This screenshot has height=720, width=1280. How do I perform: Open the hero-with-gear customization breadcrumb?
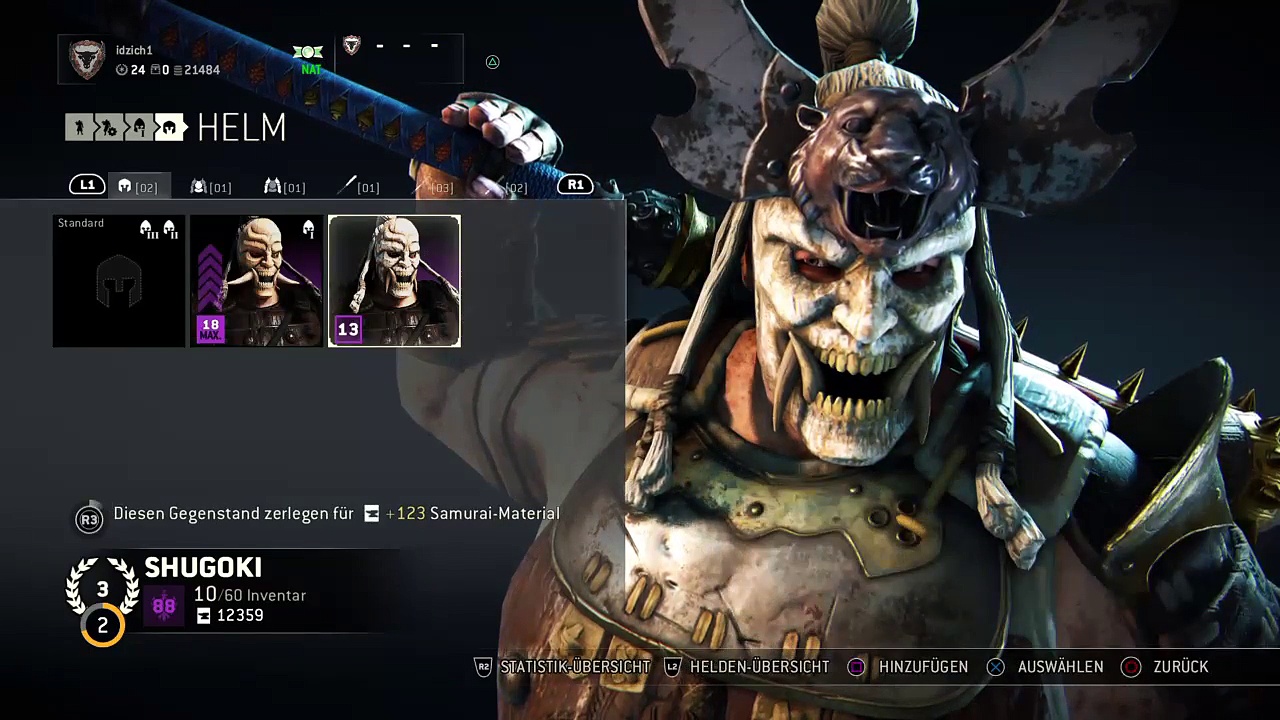(108, 127)
